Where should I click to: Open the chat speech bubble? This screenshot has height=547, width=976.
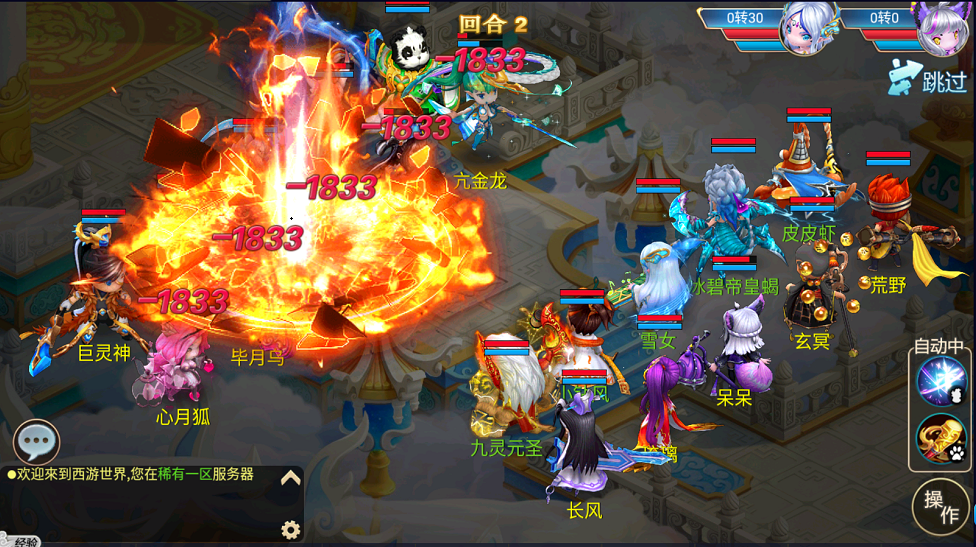pyautogui.click(x=37, y=441)
